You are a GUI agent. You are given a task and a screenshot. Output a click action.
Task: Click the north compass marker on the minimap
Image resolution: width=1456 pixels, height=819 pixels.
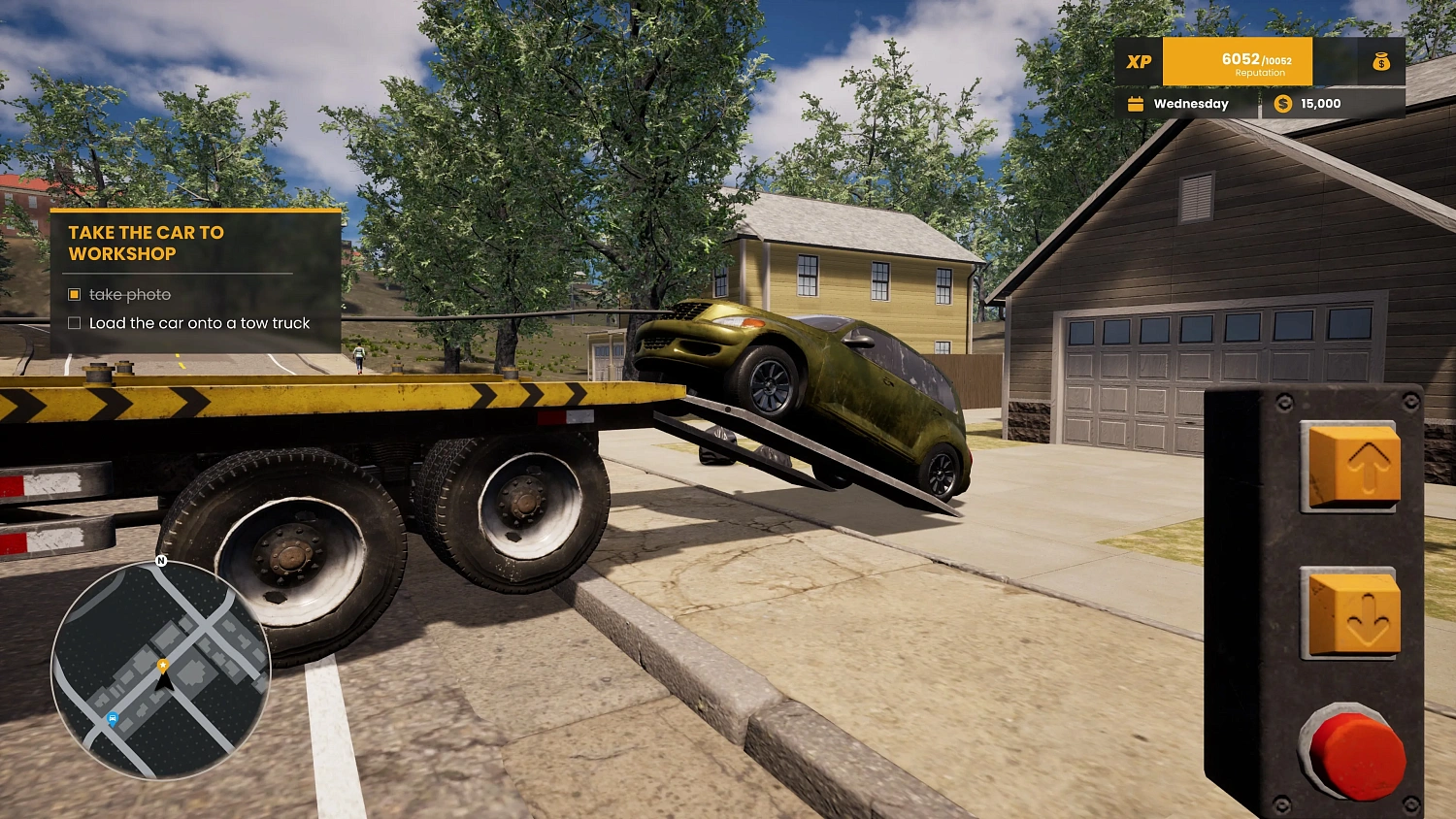[160, 561]
